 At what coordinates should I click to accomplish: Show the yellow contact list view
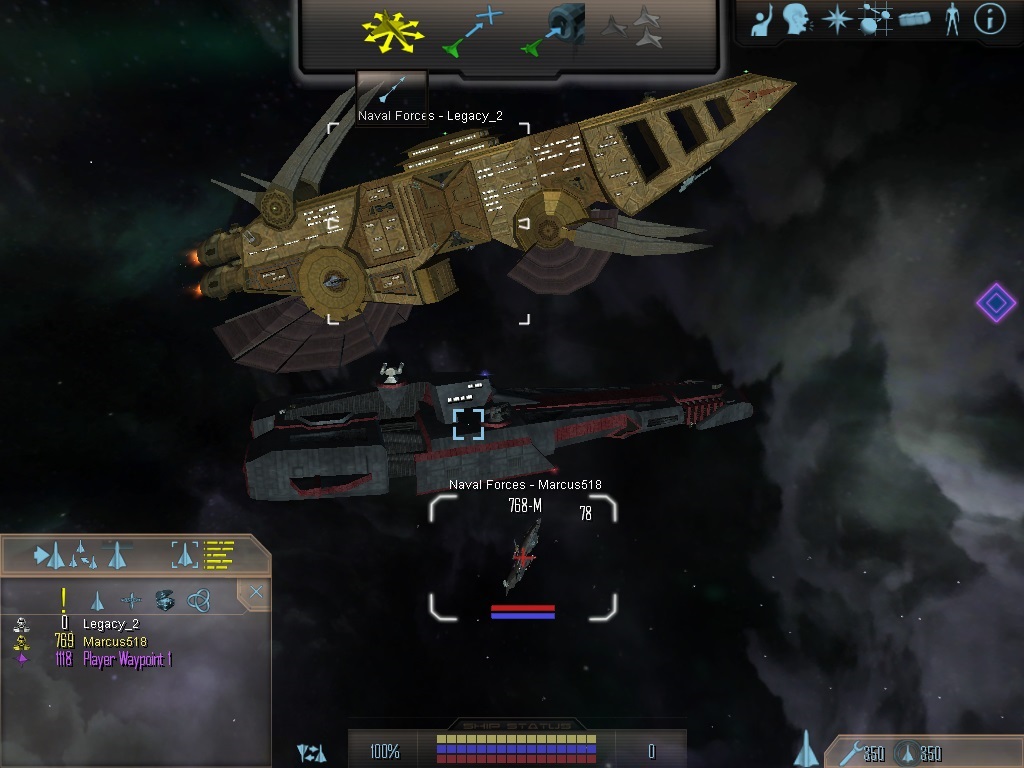(x=218, y=553)
